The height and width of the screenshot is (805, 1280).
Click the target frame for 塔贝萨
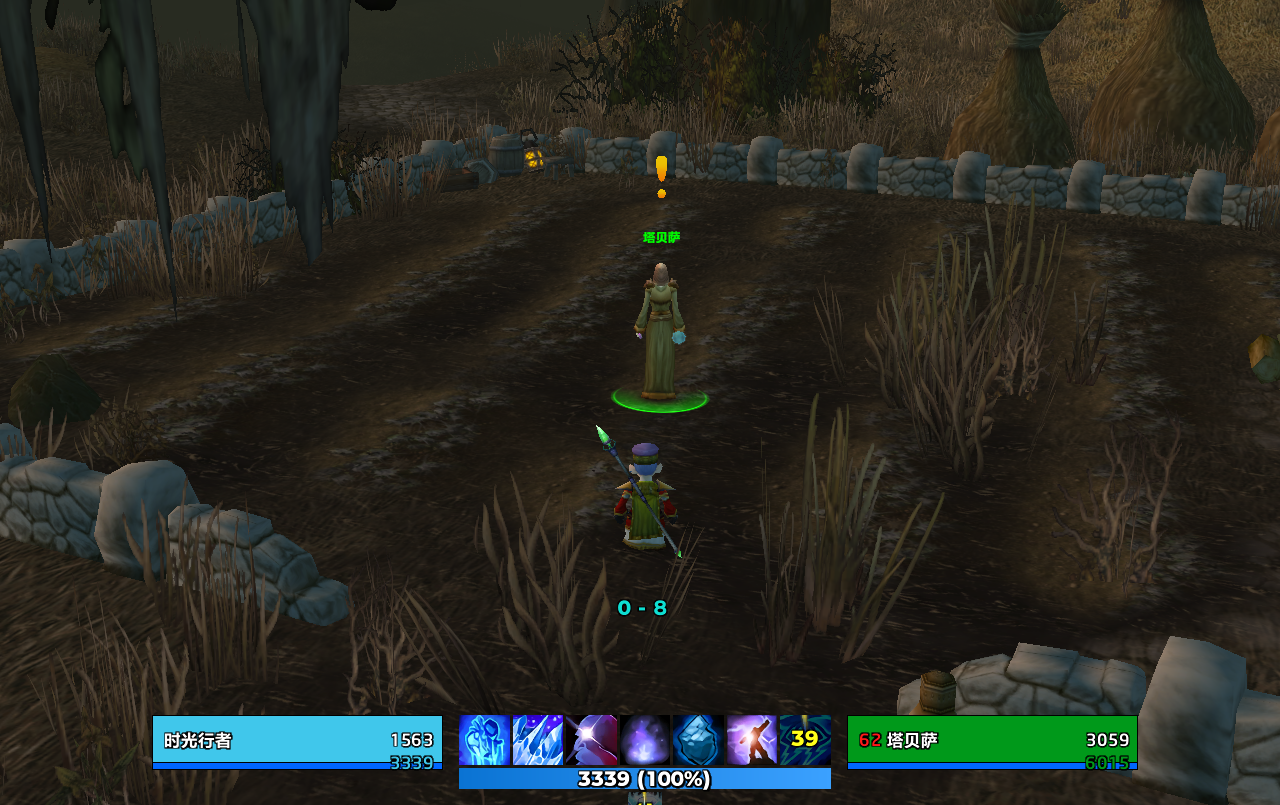click(992, 742)
